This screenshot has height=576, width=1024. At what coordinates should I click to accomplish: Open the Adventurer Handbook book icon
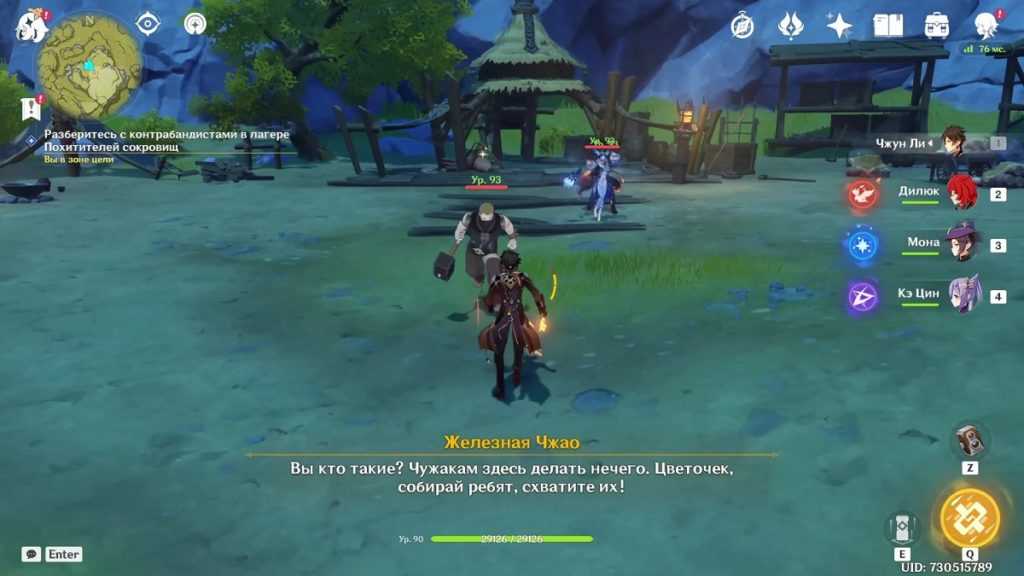888,25
